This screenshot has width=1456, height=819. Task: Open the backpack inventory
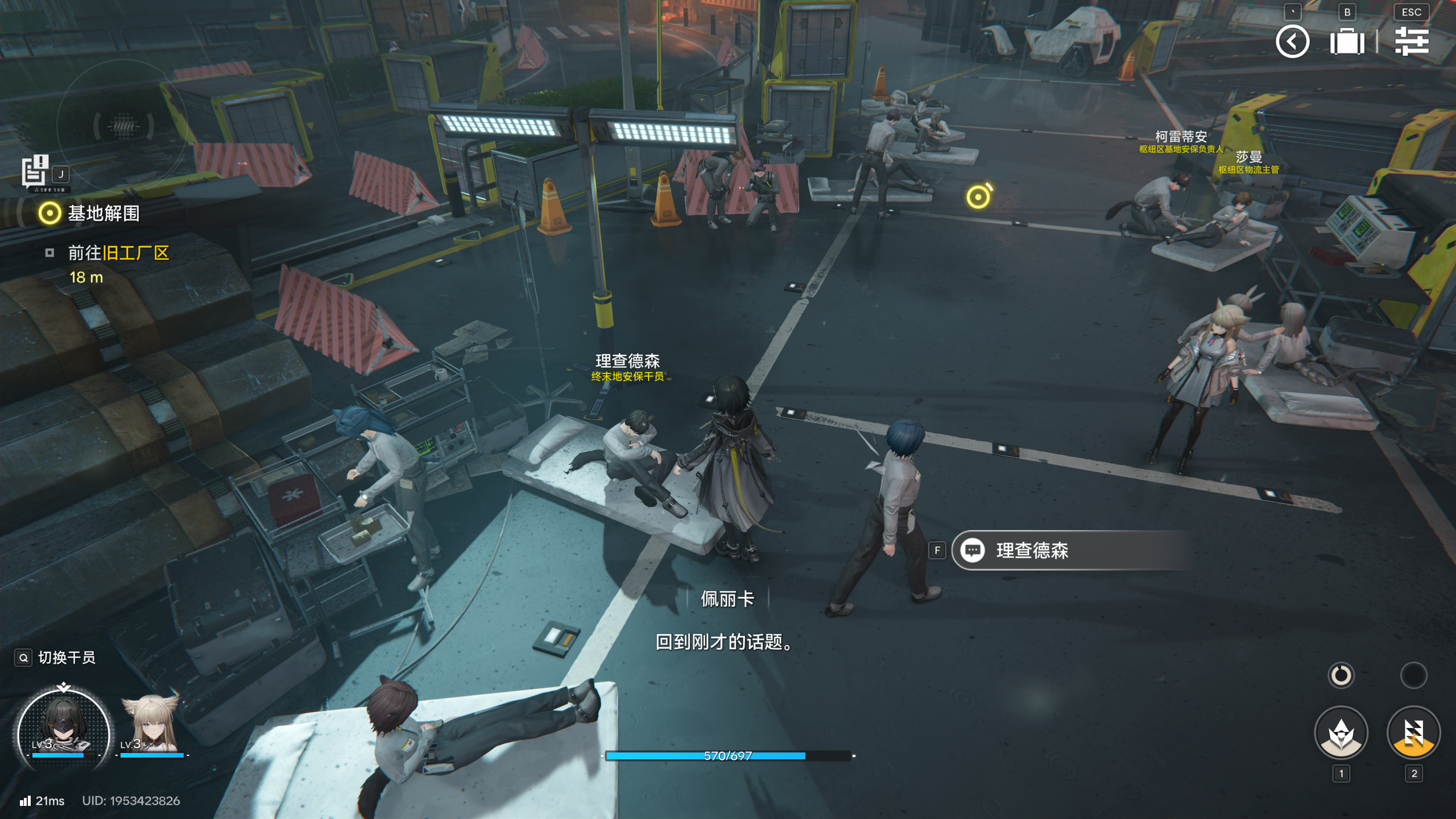(1347, 42)
